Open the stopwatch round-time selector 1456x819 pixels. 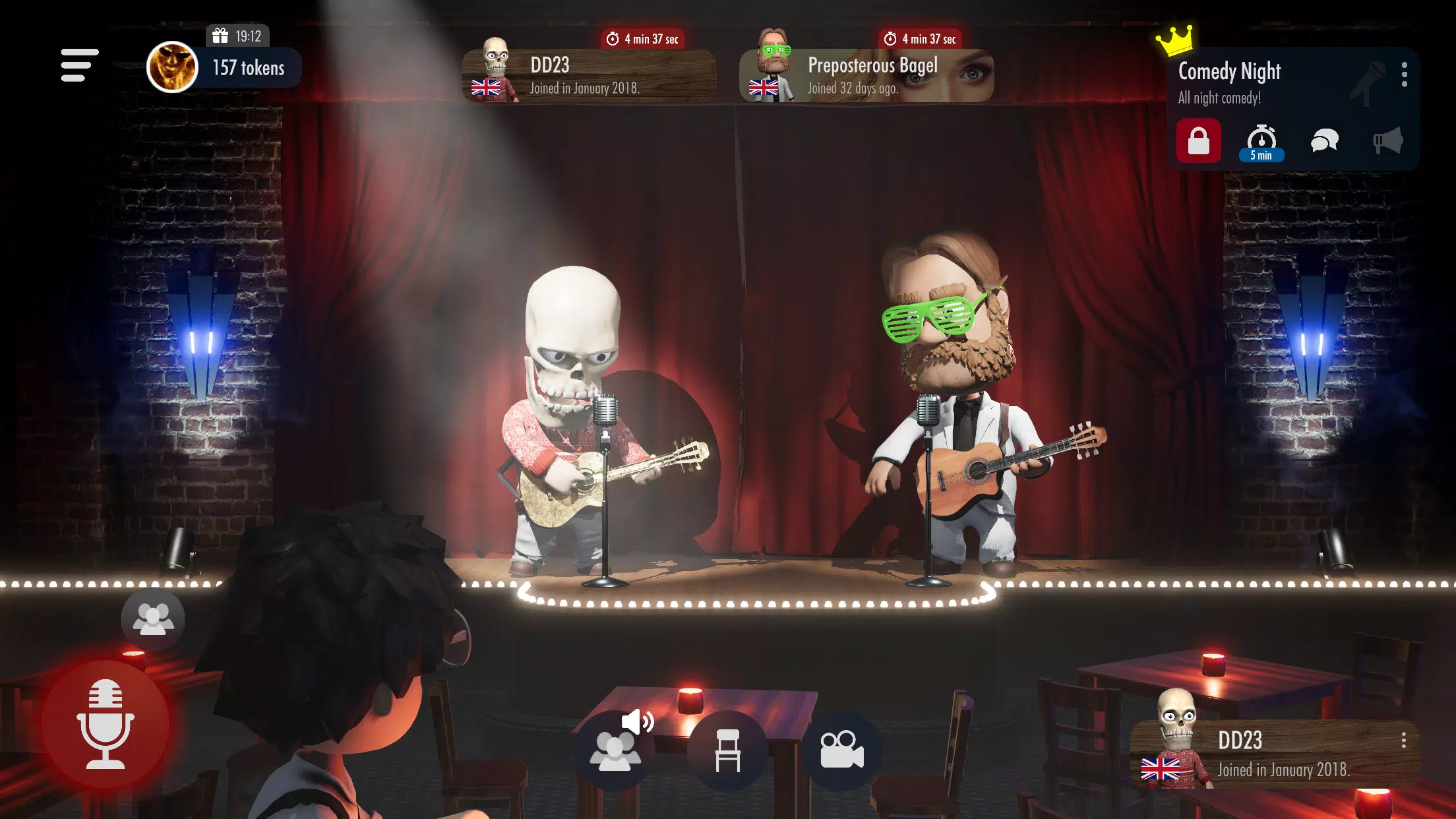click(1261, 138)
